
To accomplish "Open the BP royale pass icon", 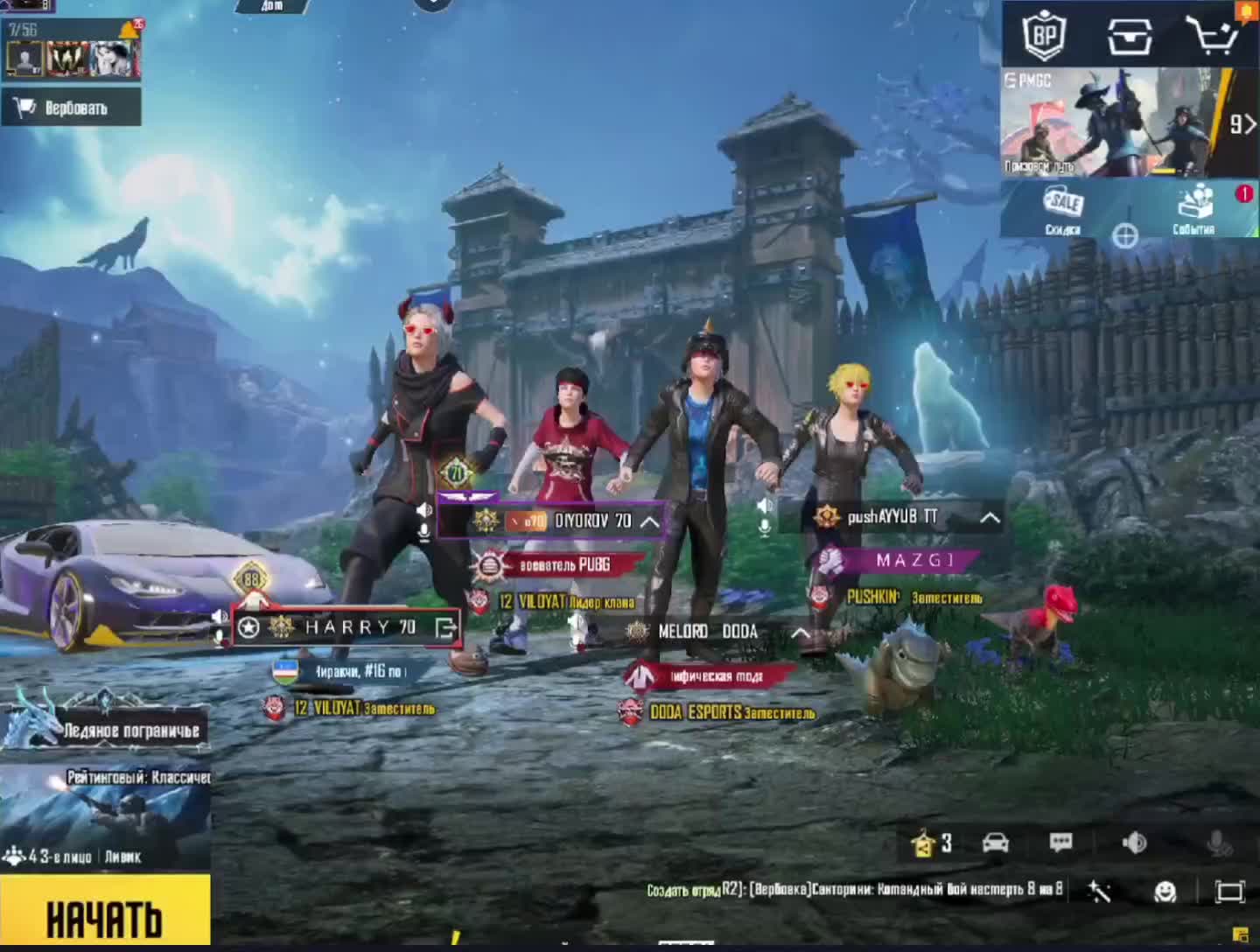I will coord(1045,35).
